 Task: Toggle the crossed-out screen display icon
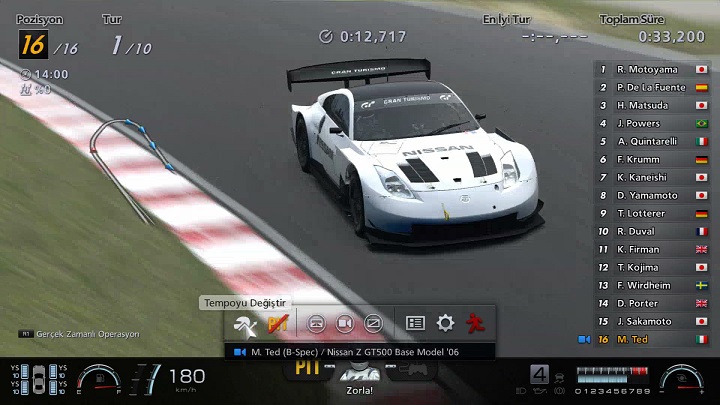373,324
